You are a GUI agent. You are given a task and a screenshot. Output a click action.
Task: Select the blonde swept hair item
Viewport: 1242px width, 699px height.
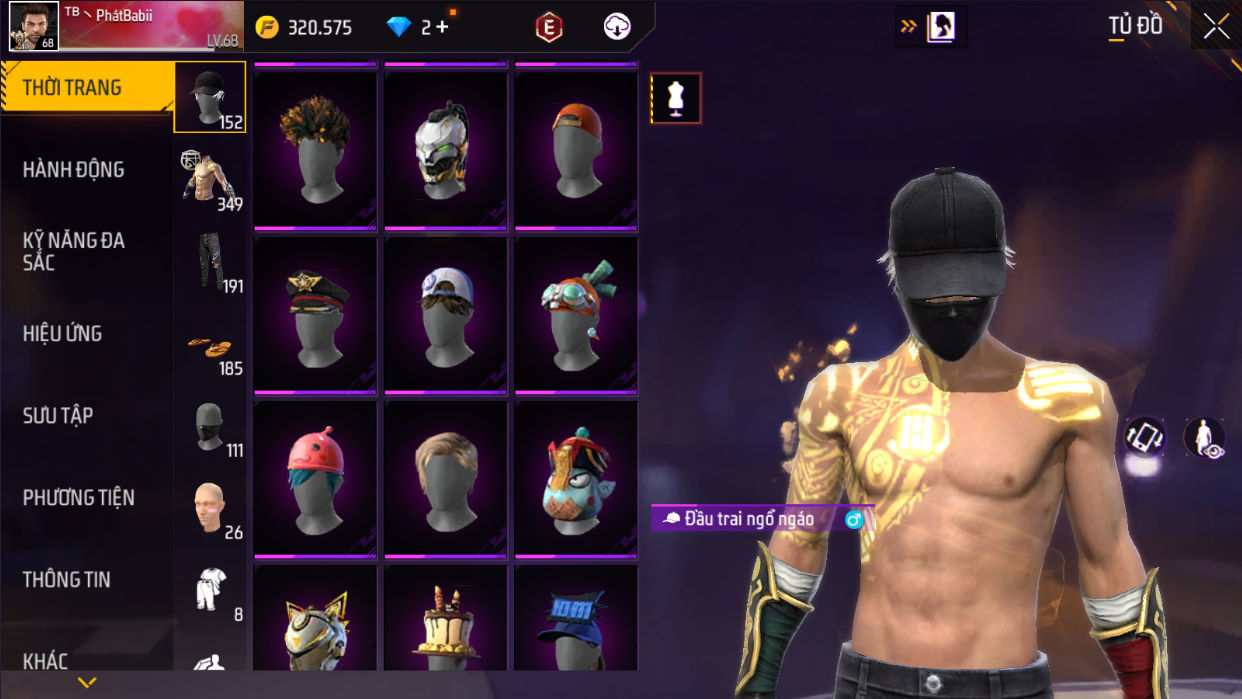(445, 479)
